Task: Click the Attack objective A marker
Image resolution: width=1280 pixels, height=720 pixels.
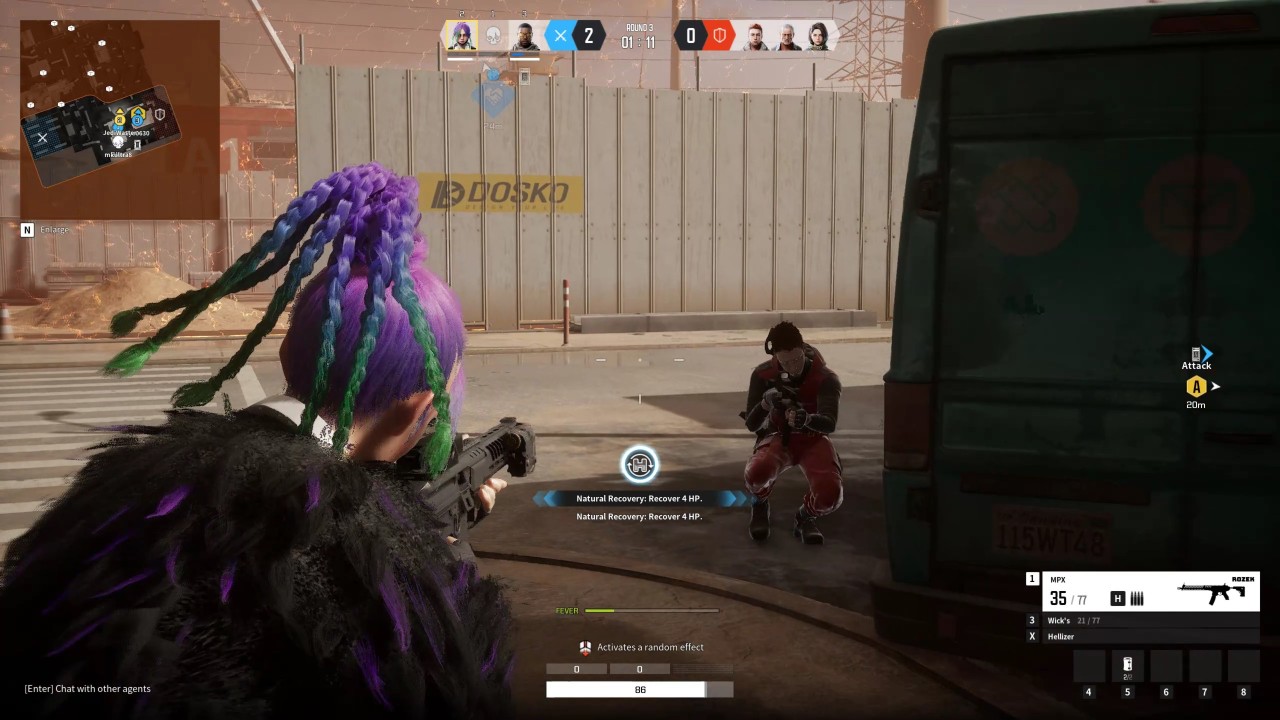Action: point(1196,385)
